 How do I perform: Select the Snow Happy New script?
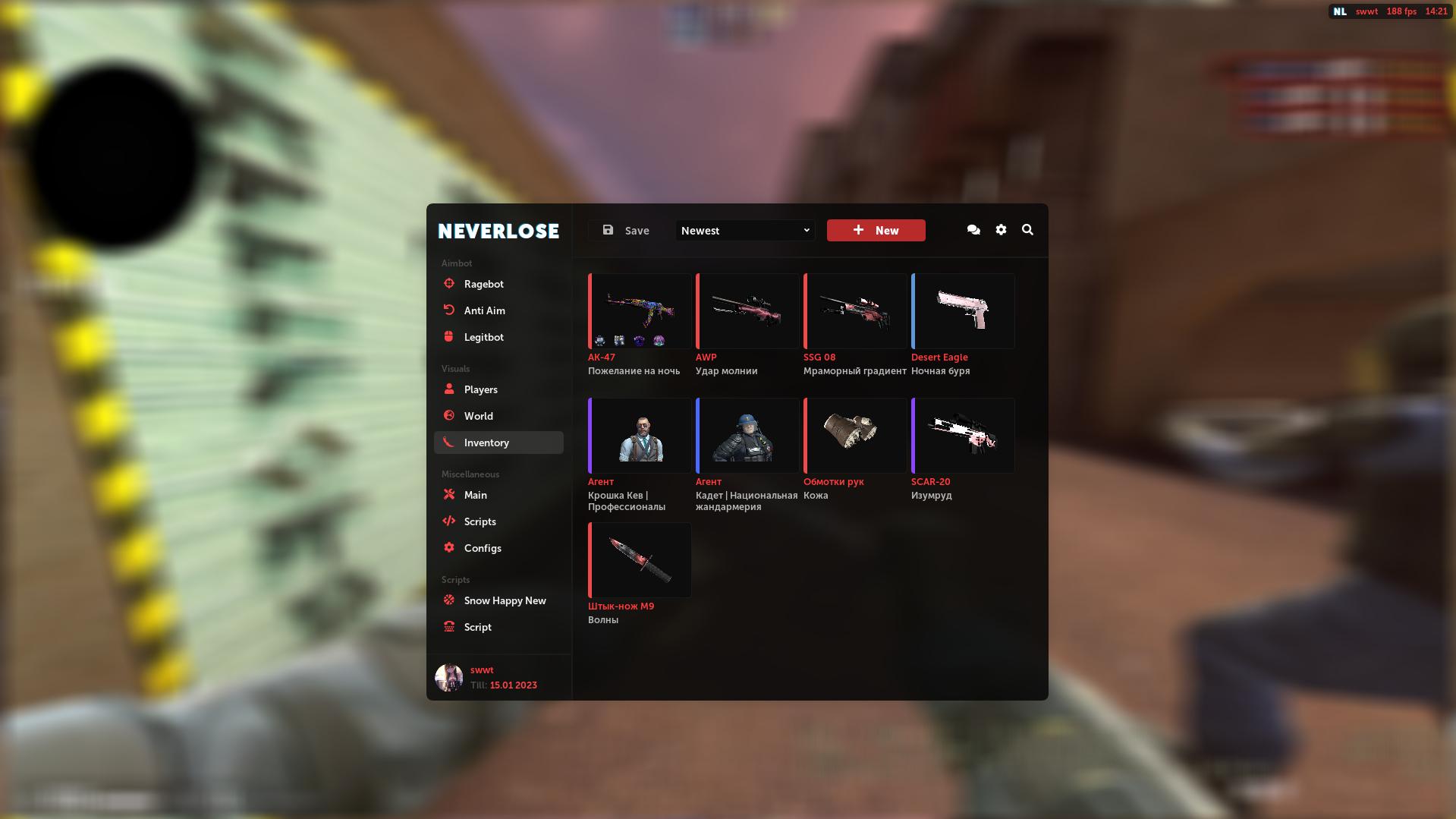click(x=505, y=600)
